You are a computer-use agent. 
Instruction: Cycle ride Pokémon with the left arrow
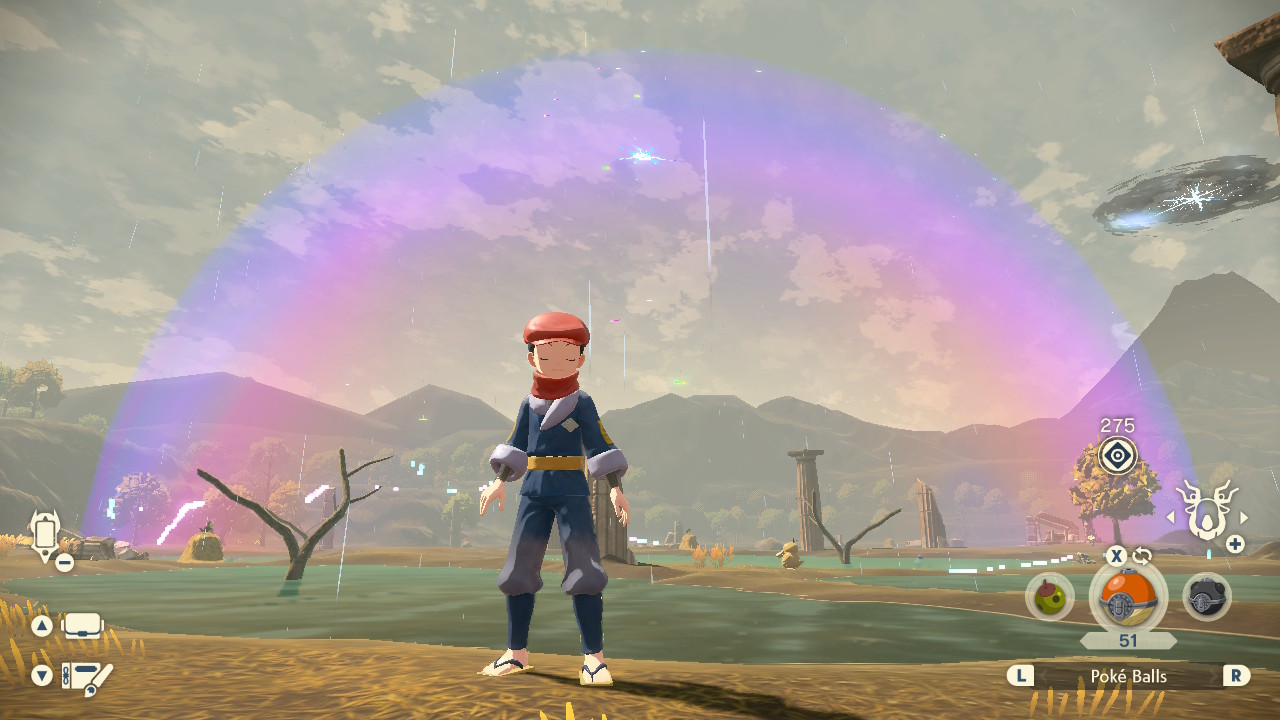pos(1167,517)
